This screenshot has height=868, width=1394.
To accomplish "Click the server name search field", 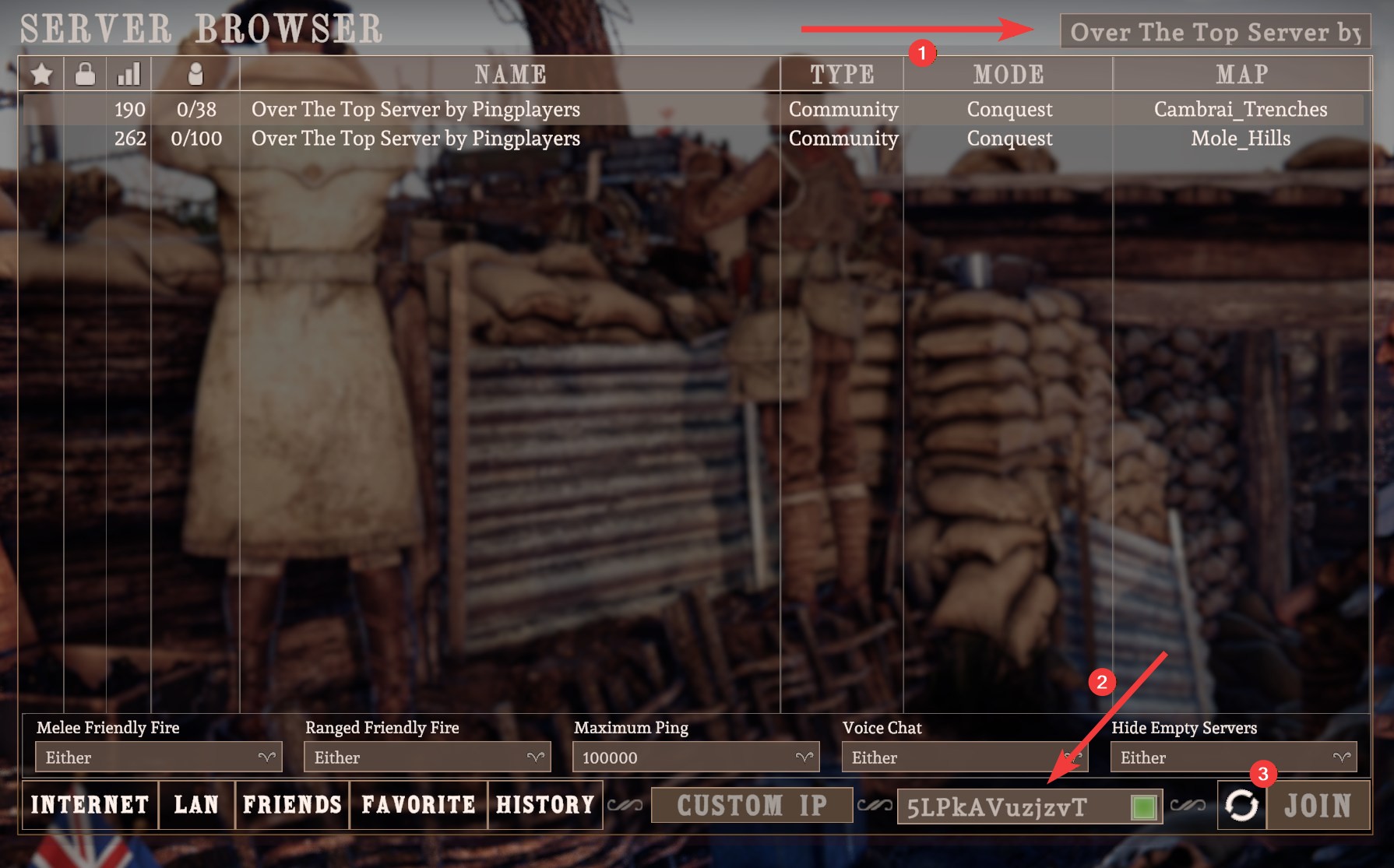I will [1213, 32].
